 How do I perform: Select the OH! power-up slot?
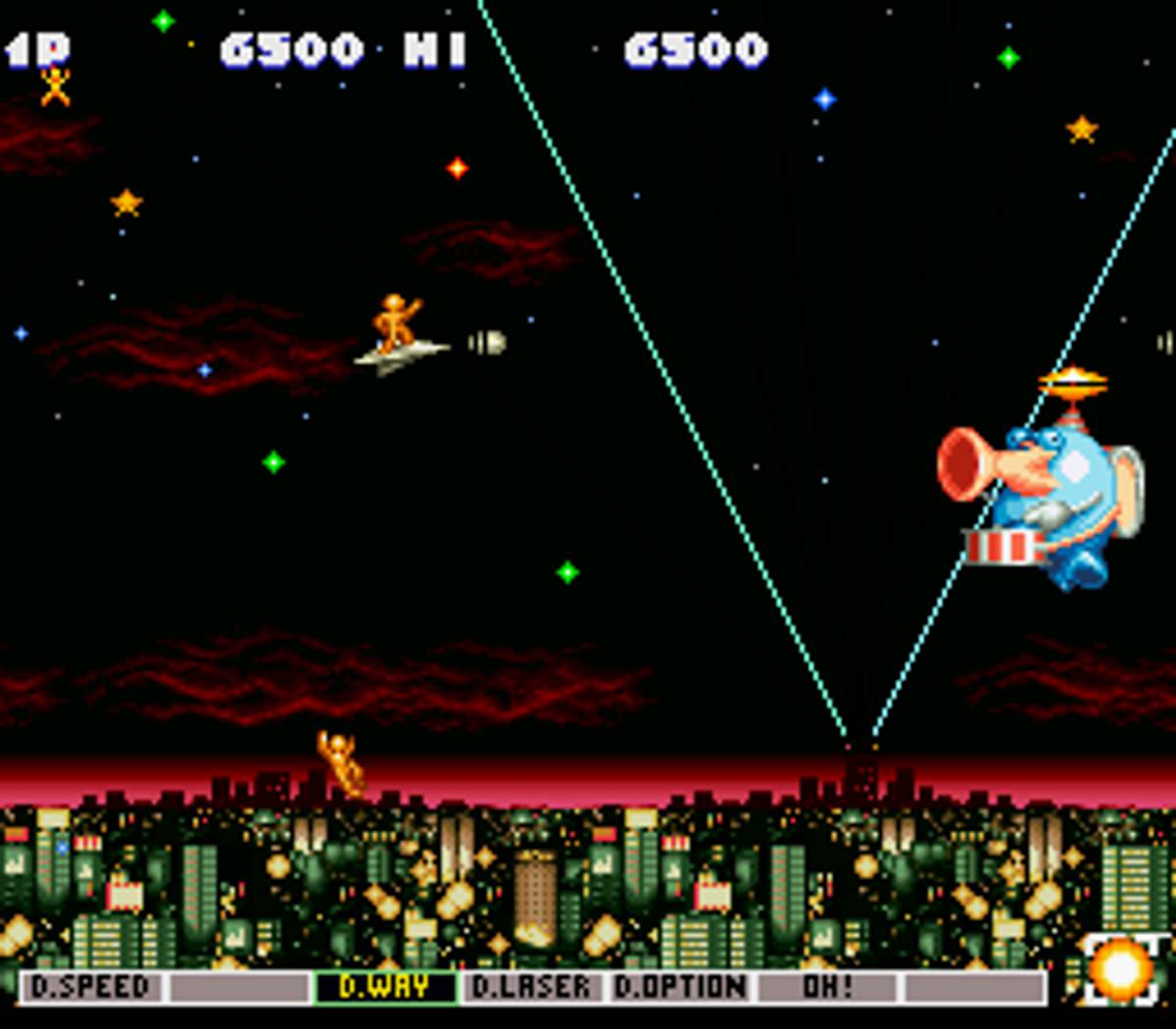(828, 987)
